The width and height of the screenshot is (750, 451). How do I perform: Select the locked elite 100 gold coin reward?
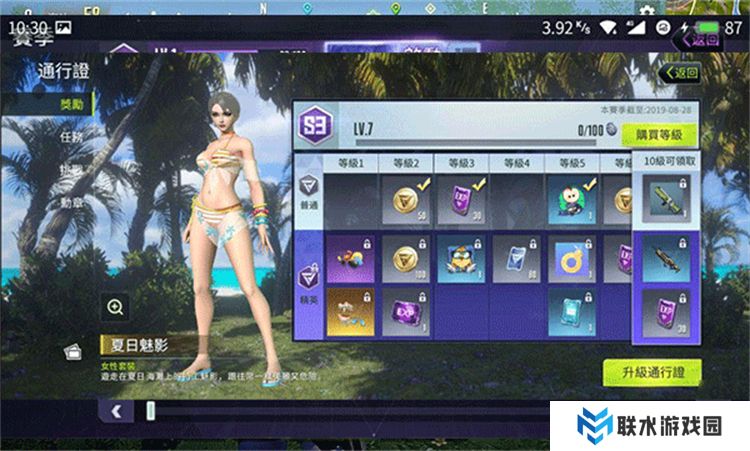click(407, 258)
